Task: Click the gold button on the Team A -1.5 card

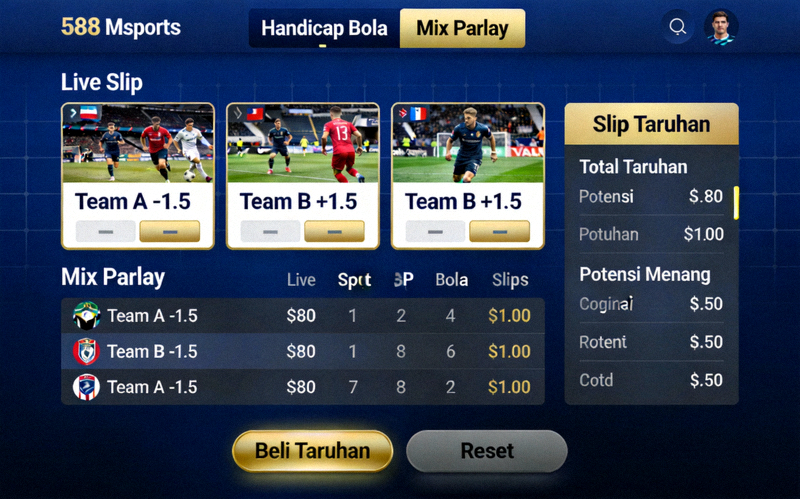Action: point(169,232)
